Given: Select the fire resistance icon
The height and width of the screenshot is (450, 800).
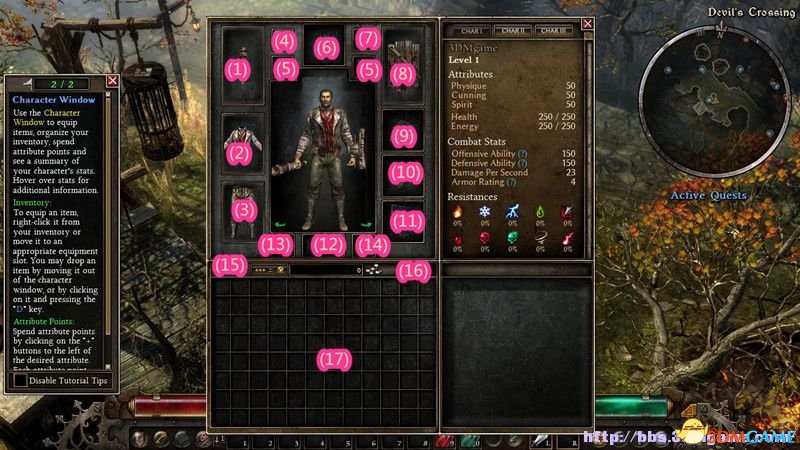Looking at the screenshot, I should (458, 213).
